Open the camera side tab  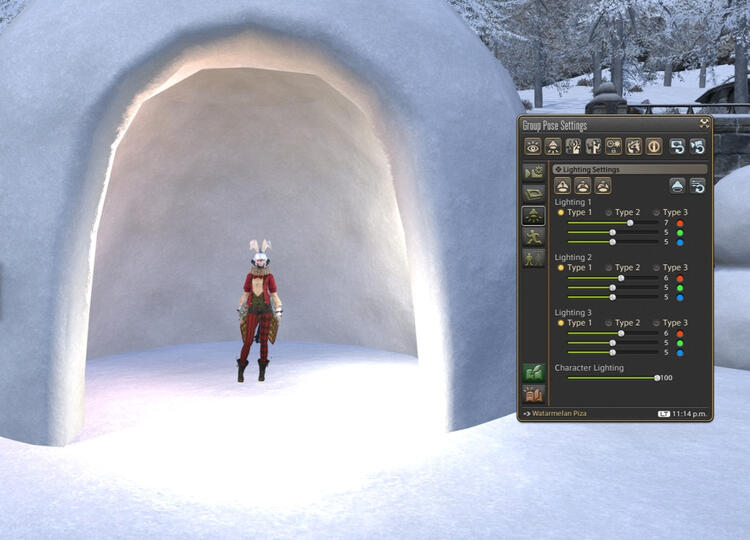point(534,173)
